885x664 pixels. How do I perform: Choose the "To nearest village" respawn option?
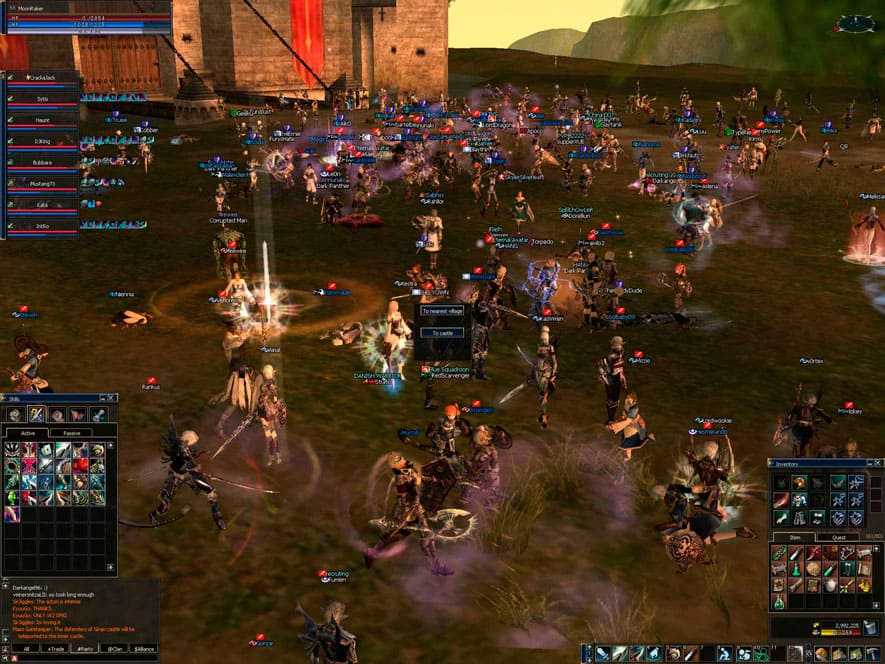pos(441,311)
